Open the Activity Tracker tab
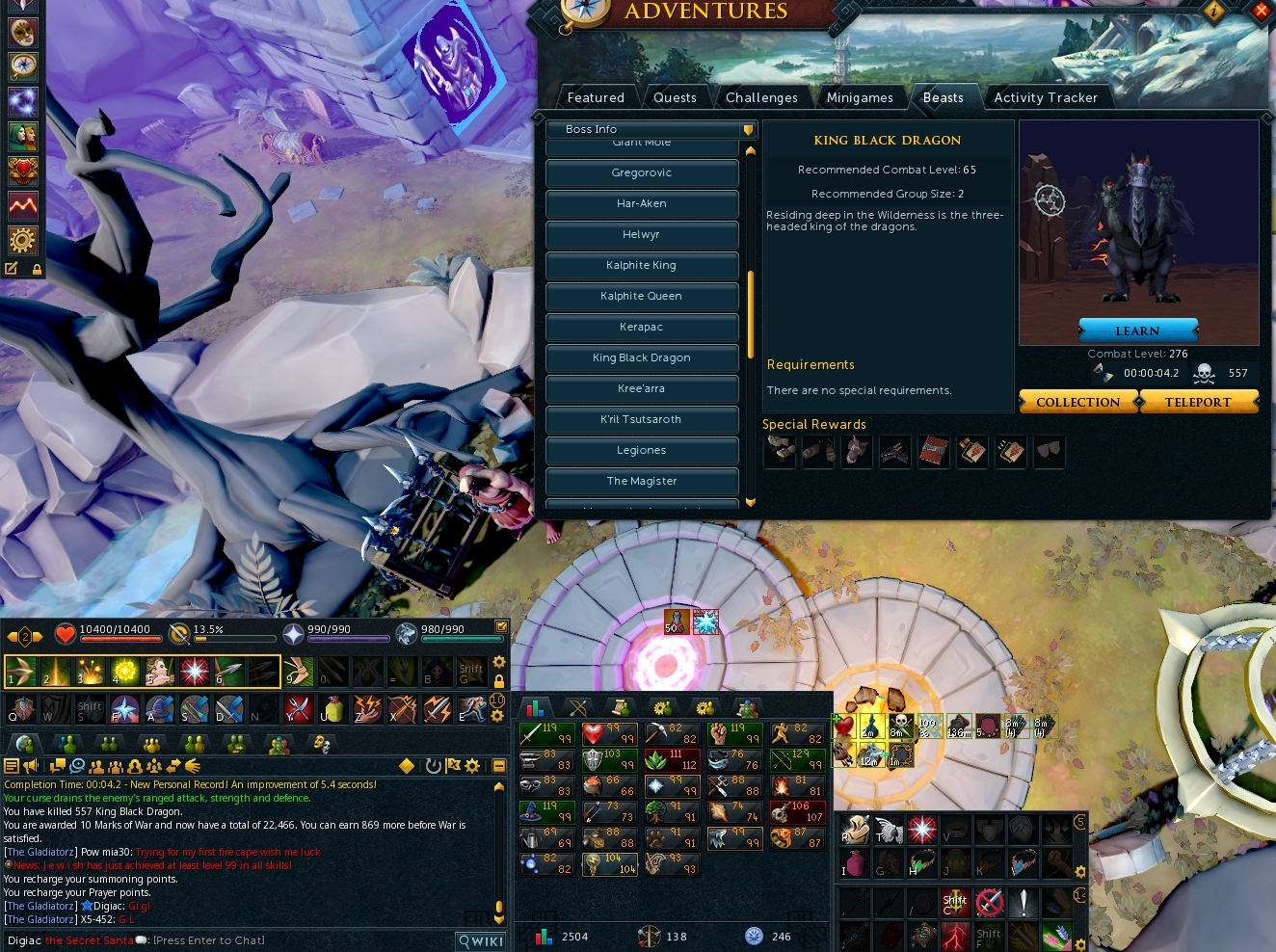The image size is (1276, 952). click(1047, 97)
